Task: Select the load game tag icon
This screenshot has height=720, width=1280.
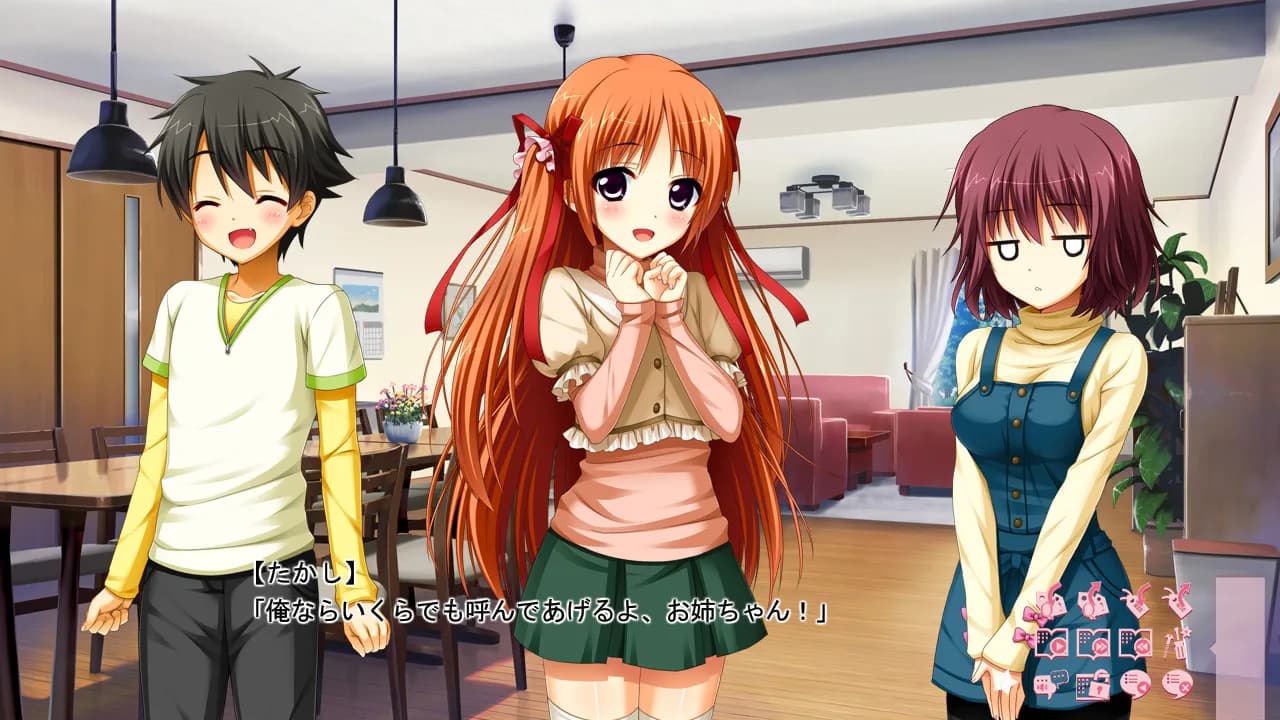Action: click(x=1092, y=602)
